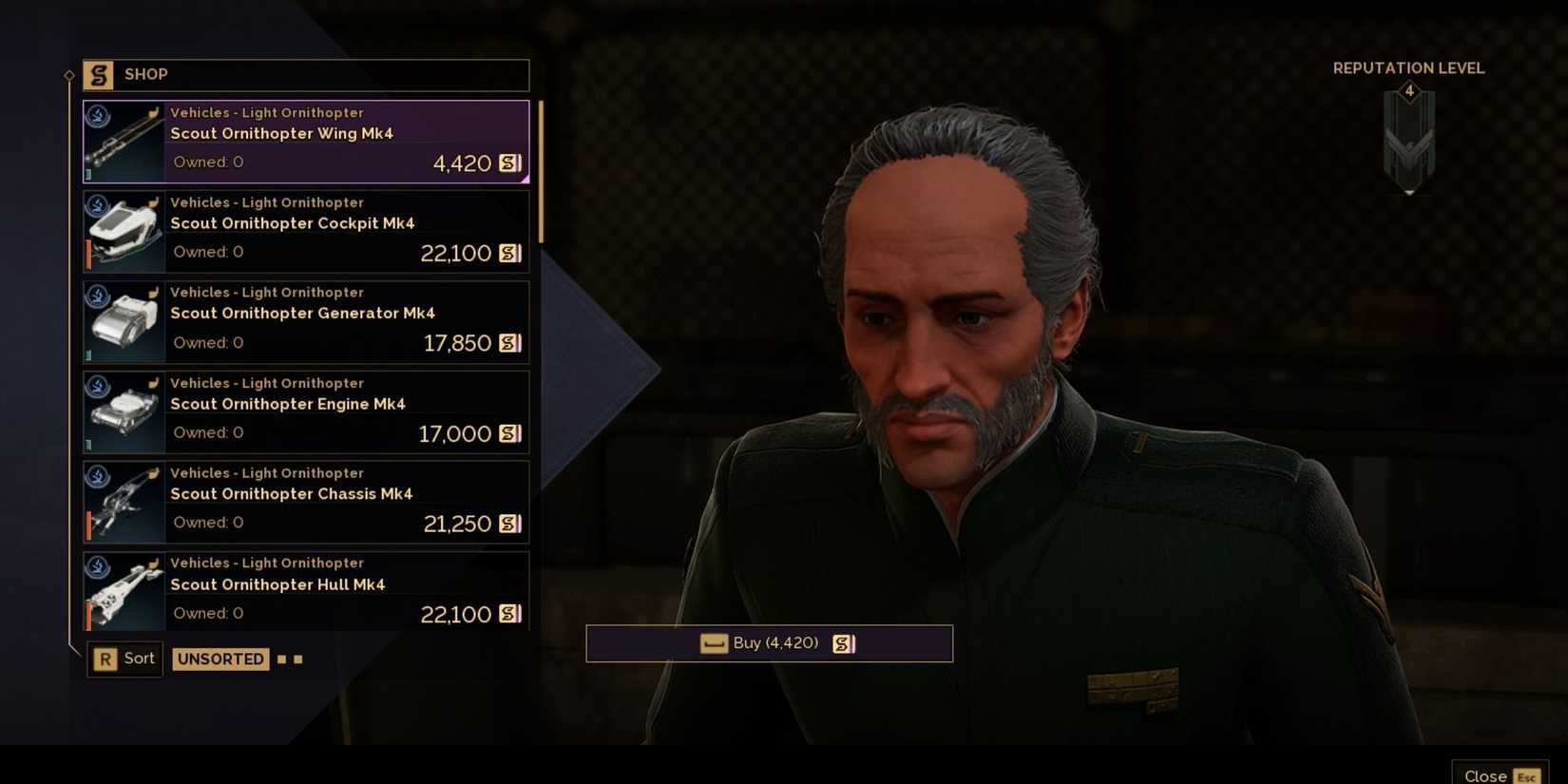Click the currency icon inside the Buy prompt

pyautogui.click(x=844, y=643)
